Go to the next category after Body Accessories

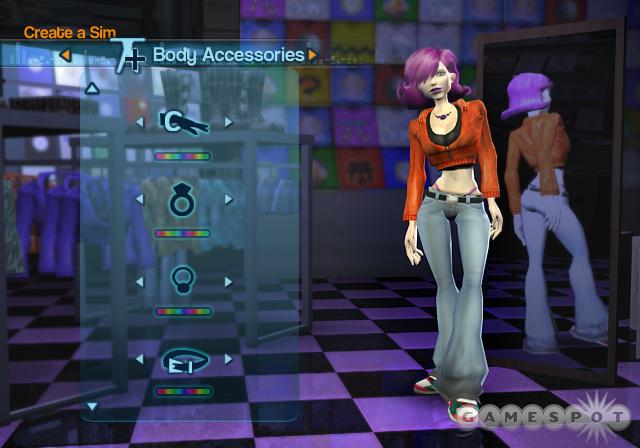click(x=313, y=54)
